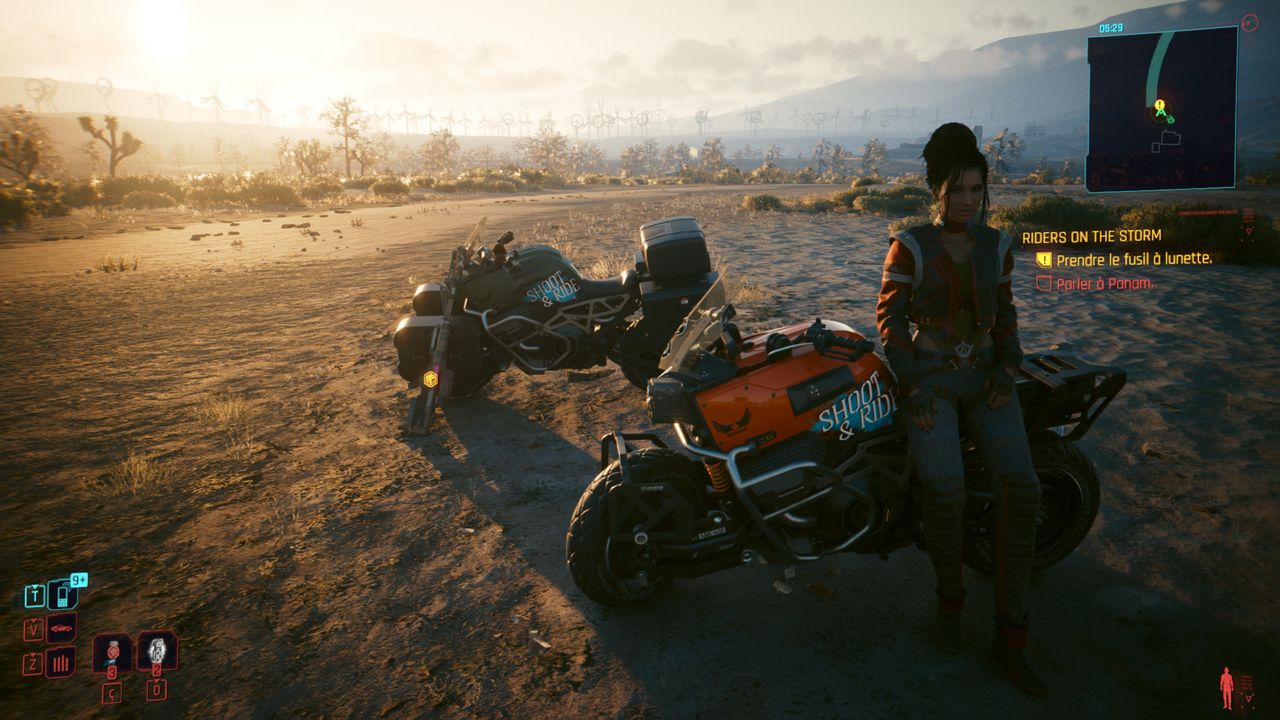Select the call vehicle car icon
This screenshot has height=720, width=1280.
pyautogui.click(x=61, y=628)
